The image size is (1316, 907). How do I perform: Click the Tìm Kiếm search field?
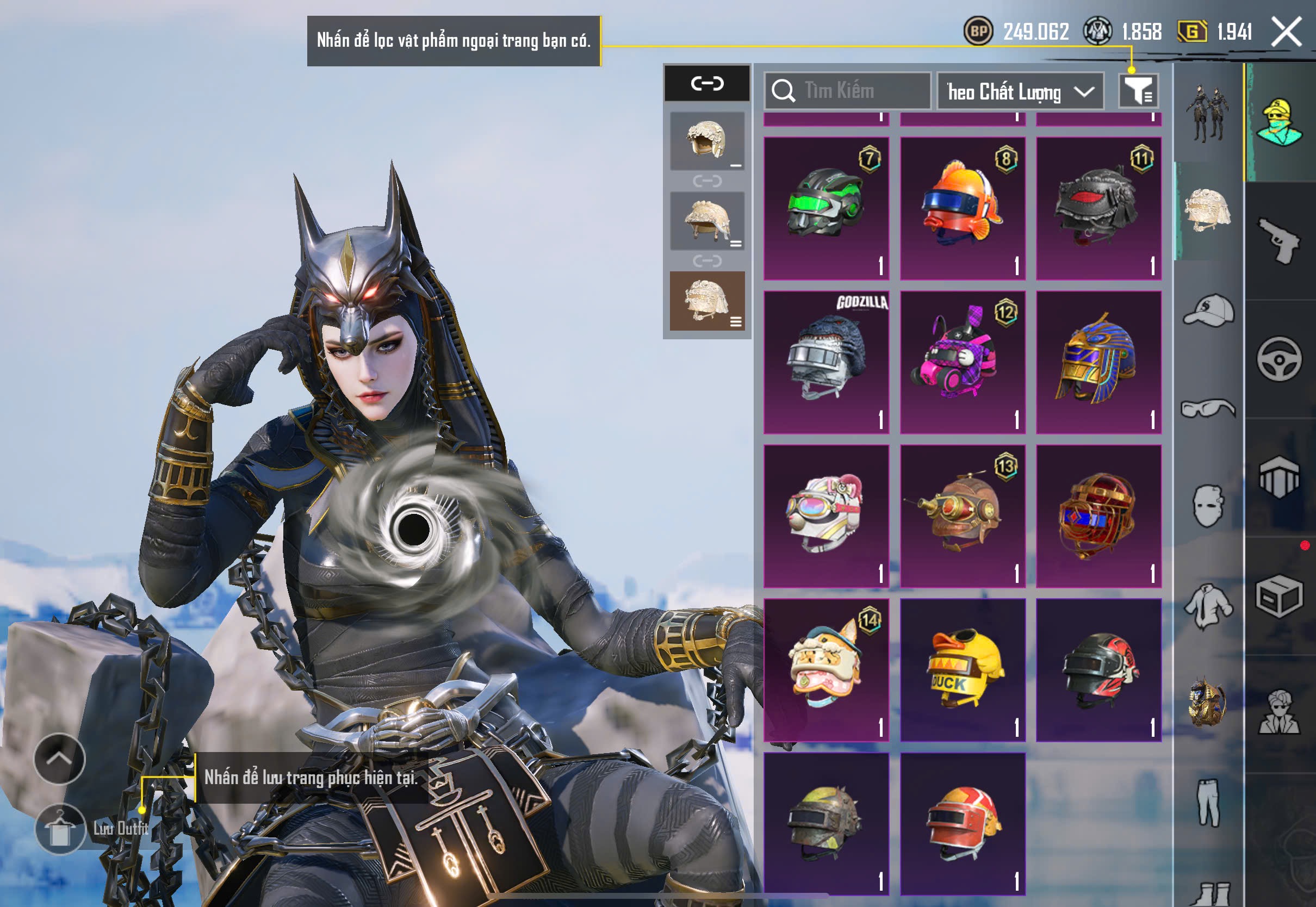point(848,91)
